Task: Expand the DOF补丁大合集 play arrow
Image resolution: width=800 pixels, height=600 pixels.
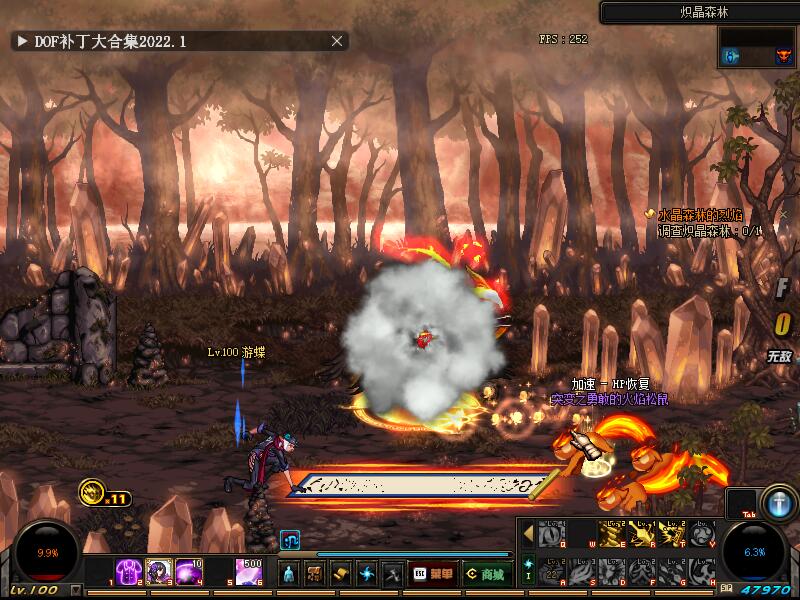Action: point(22,41)
